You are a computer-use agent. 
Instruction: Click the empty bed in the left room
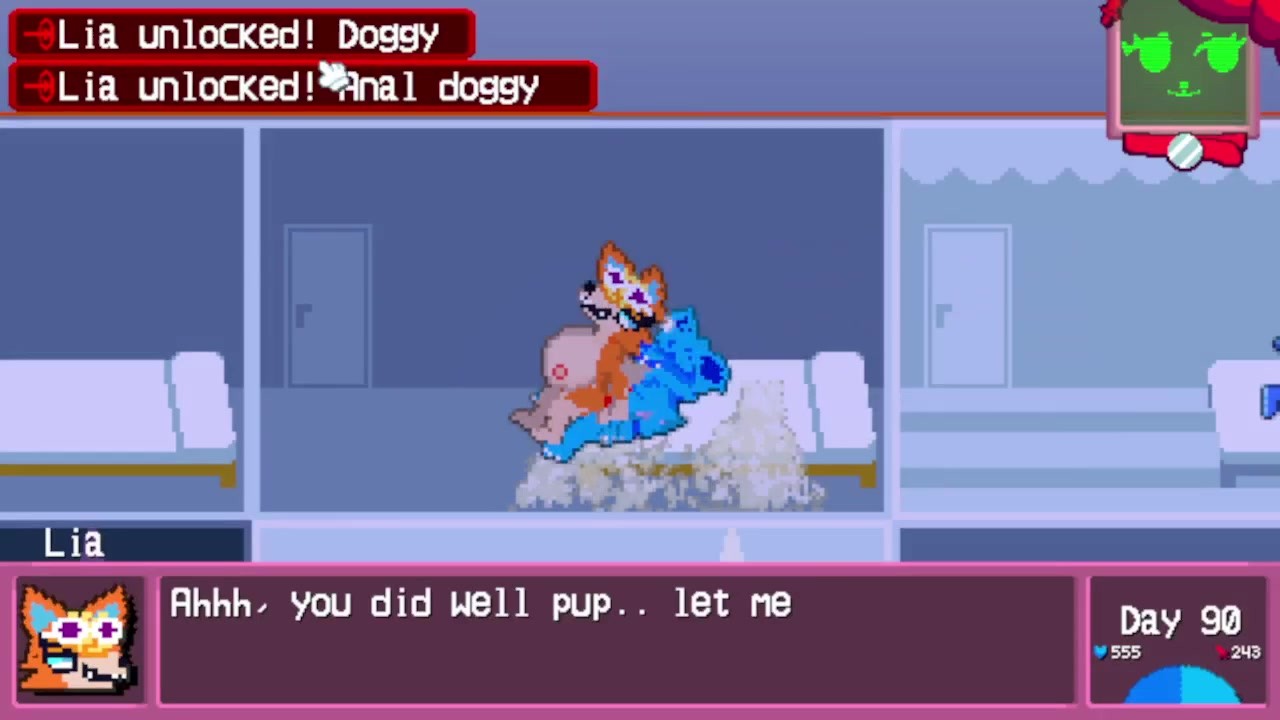coord(110,410)
